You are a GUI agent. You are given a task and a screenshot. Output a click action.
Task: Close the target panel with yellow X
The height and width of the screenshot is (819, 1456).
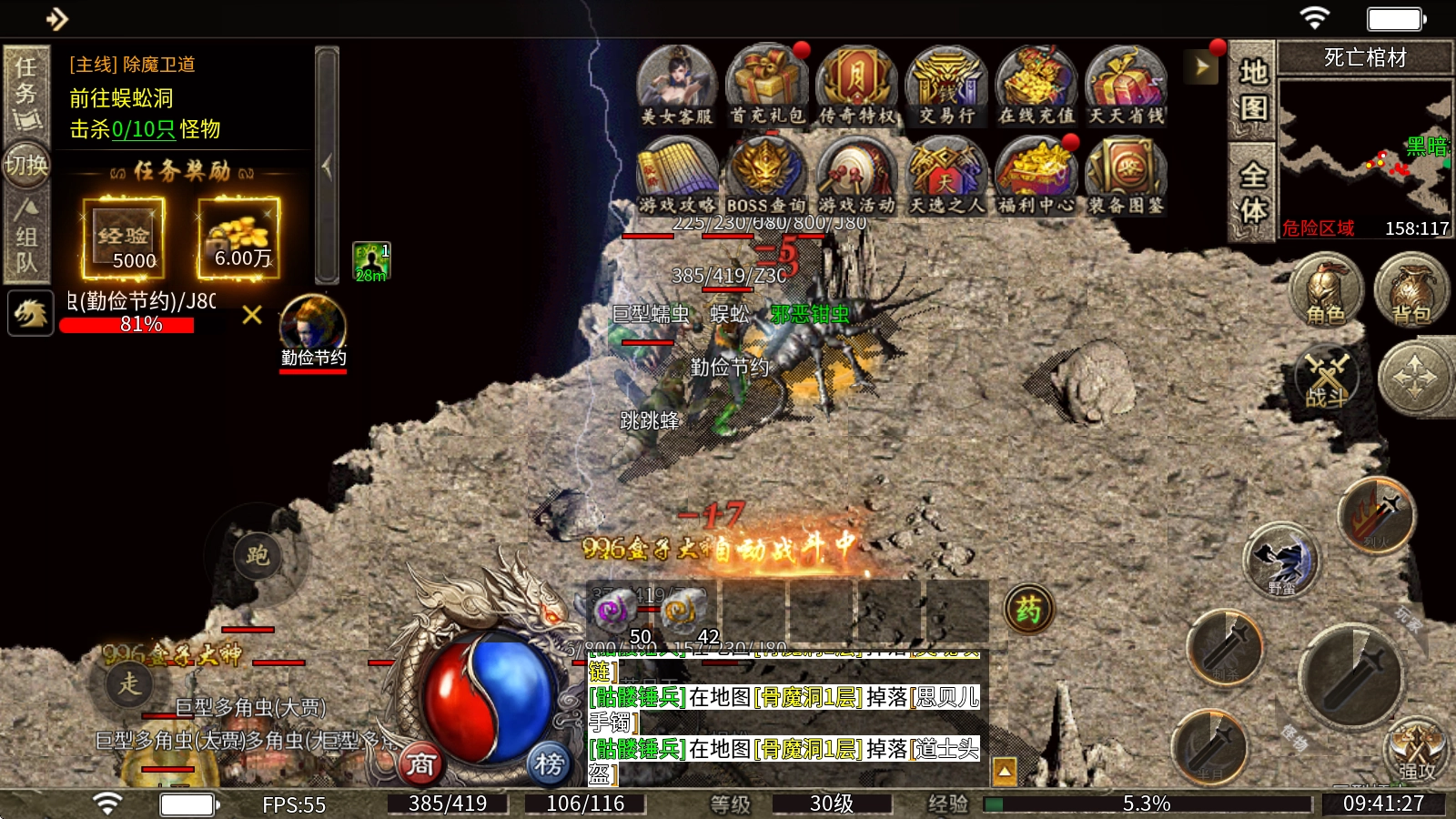pyautogui.click(x=252, y=315)
